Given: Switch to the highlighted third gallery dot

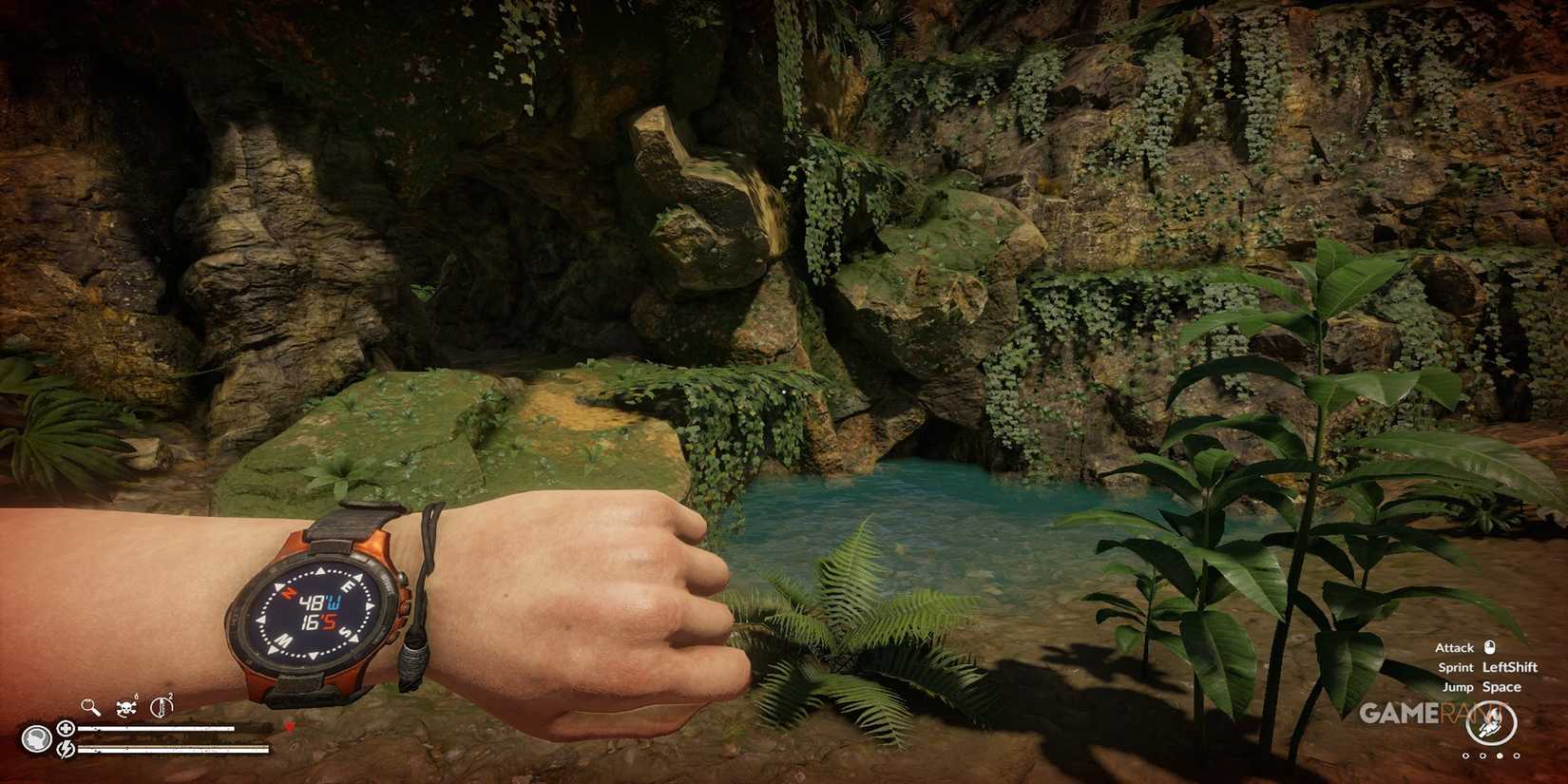Looking at the screenshot, I should tap(1501, 755).
